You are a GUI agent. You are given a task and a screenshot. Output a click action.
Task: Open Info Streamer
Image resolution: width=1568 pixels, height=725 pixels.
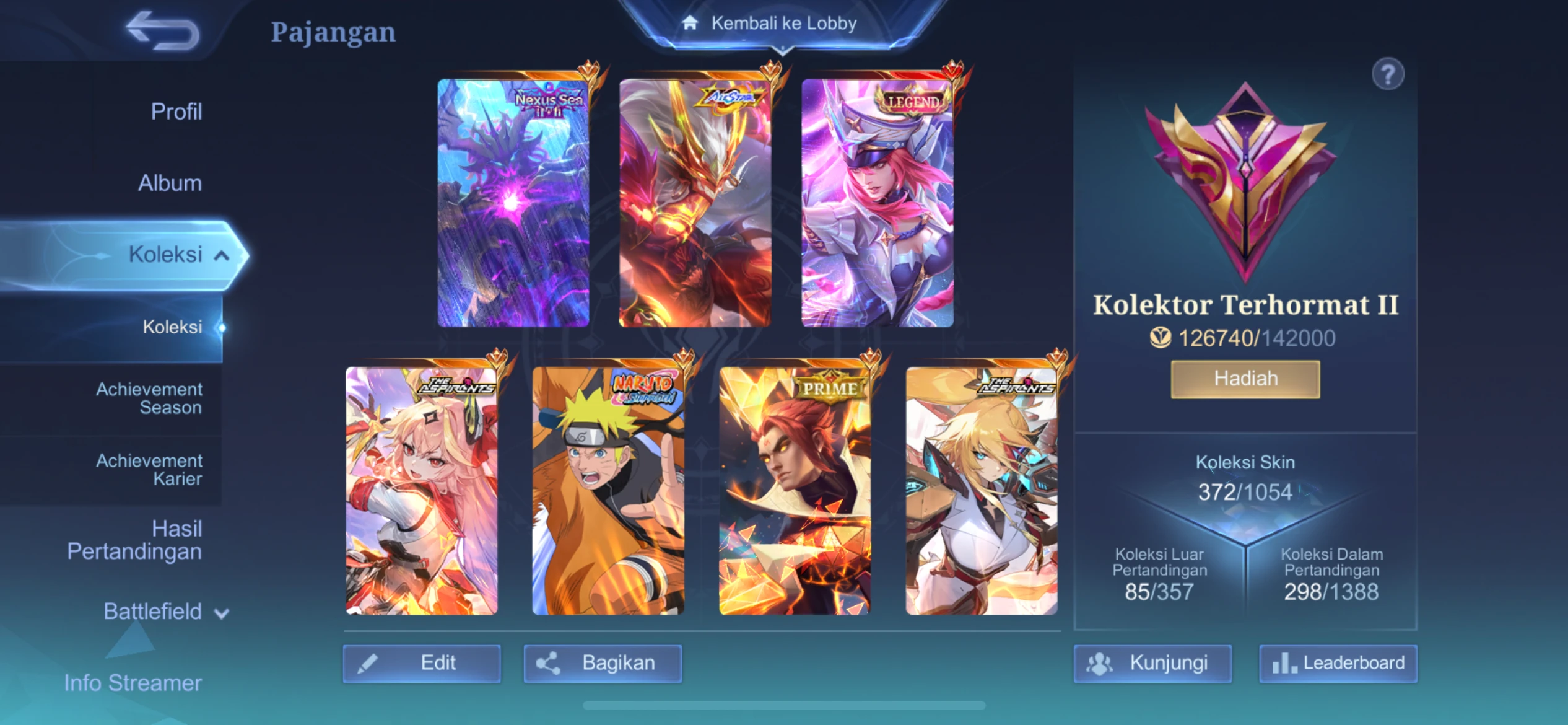[x=133, y=683]
